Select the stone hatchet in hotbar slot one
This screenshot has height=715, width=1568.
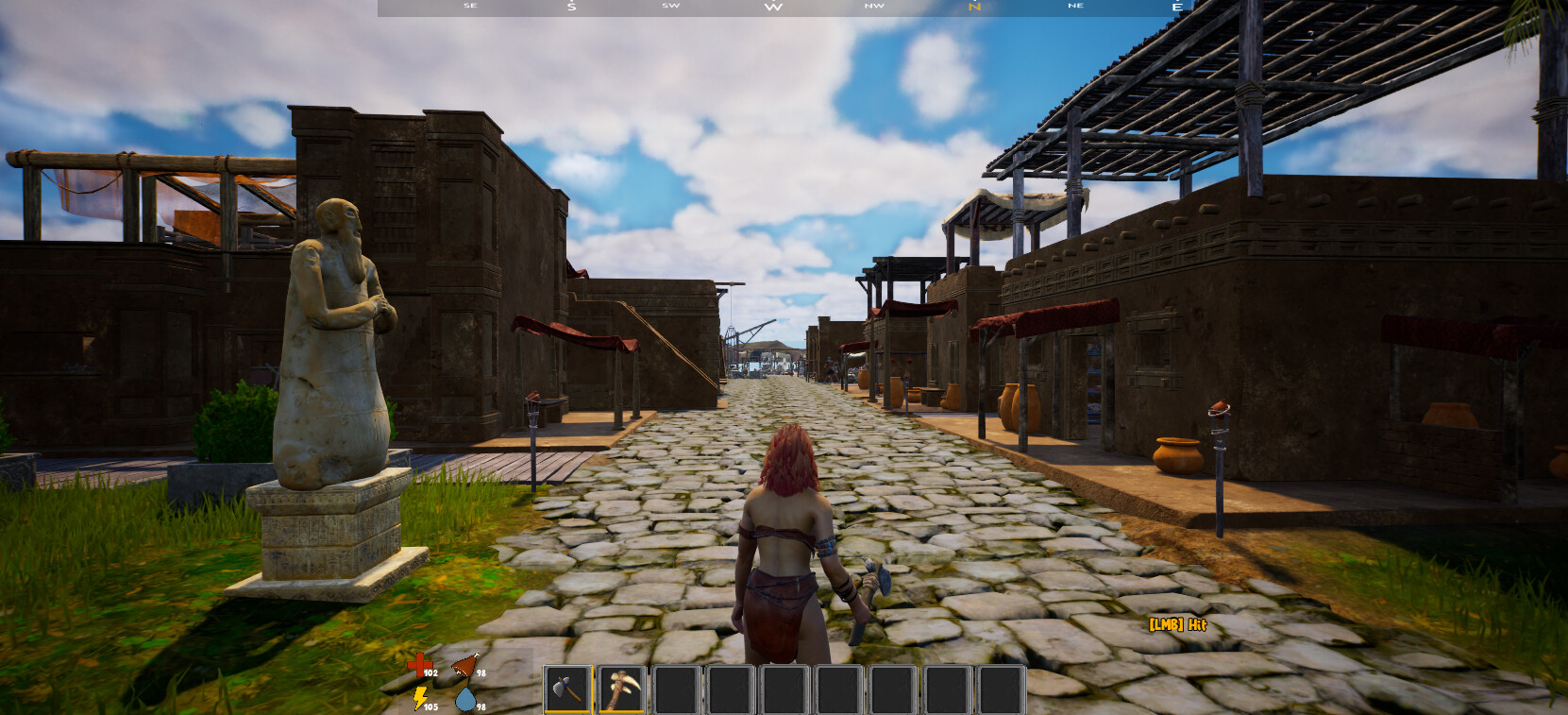coord(568,689)
